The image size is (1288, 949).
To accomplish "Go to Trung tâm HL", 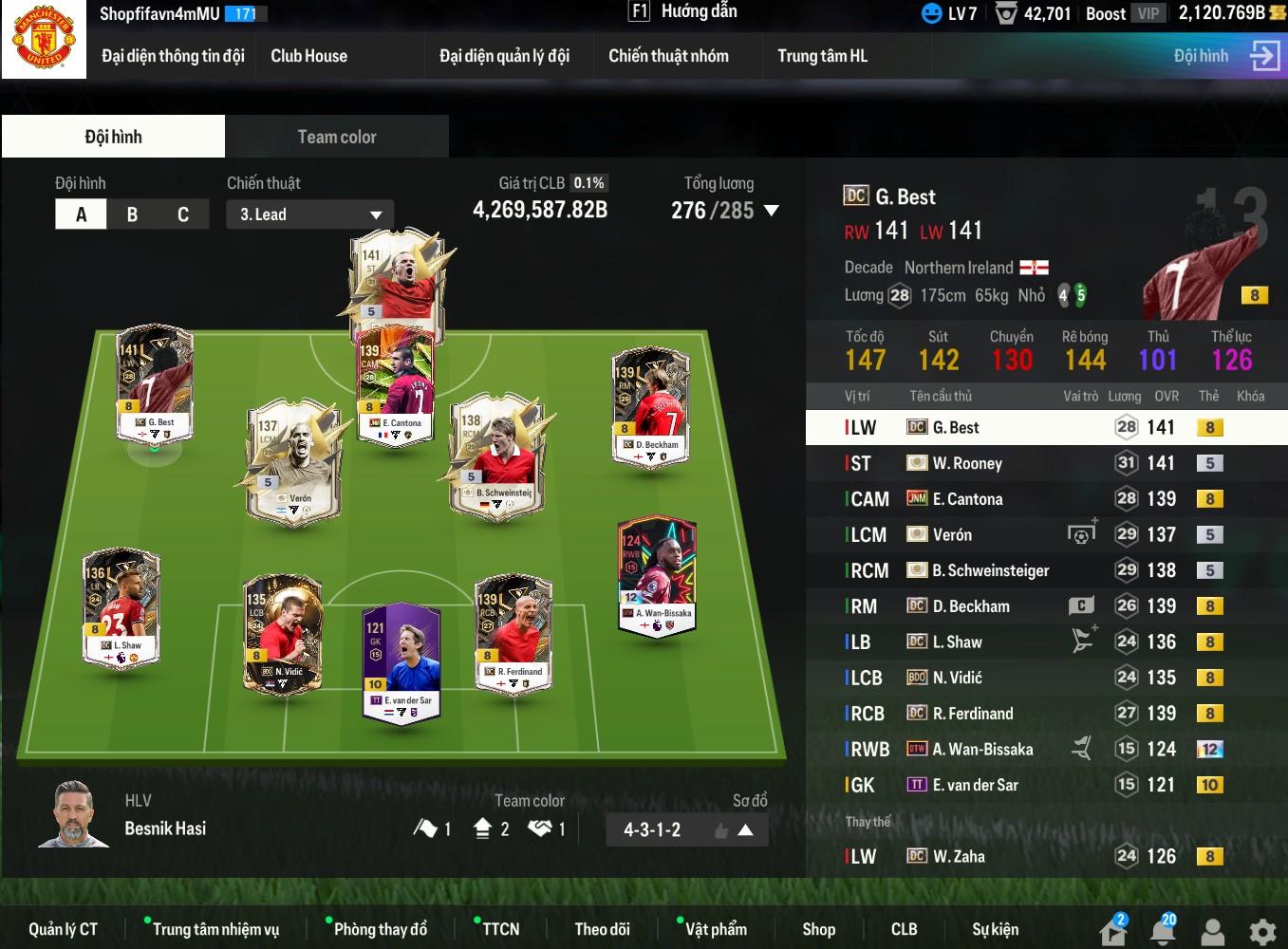I will pyautogui.click(x=822, y=56).
